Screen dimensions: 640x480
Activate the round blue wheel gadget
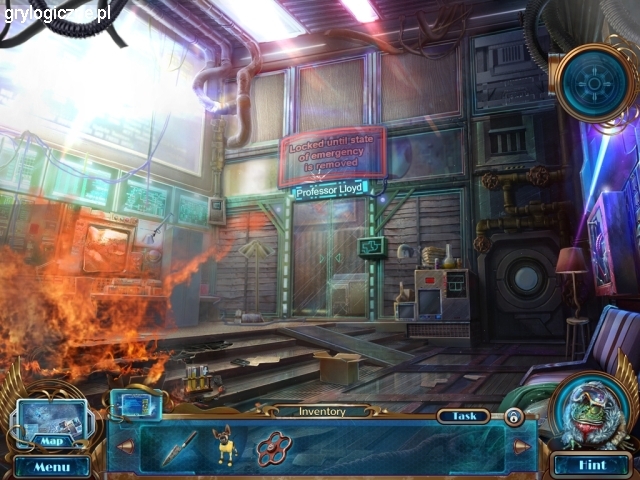(x=594, y=82)
